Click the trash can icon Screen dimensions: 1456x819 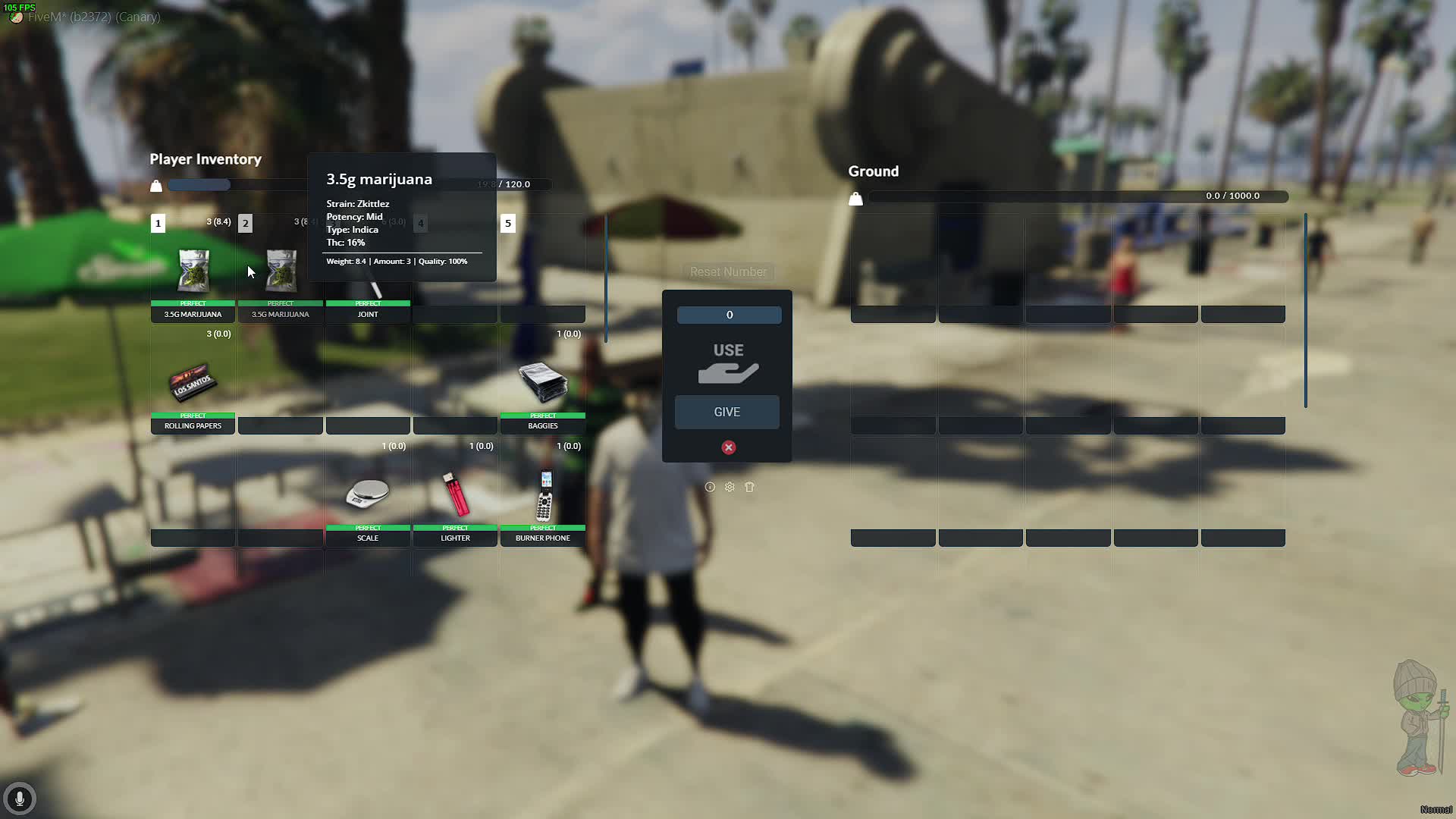(x=749, y=487)
